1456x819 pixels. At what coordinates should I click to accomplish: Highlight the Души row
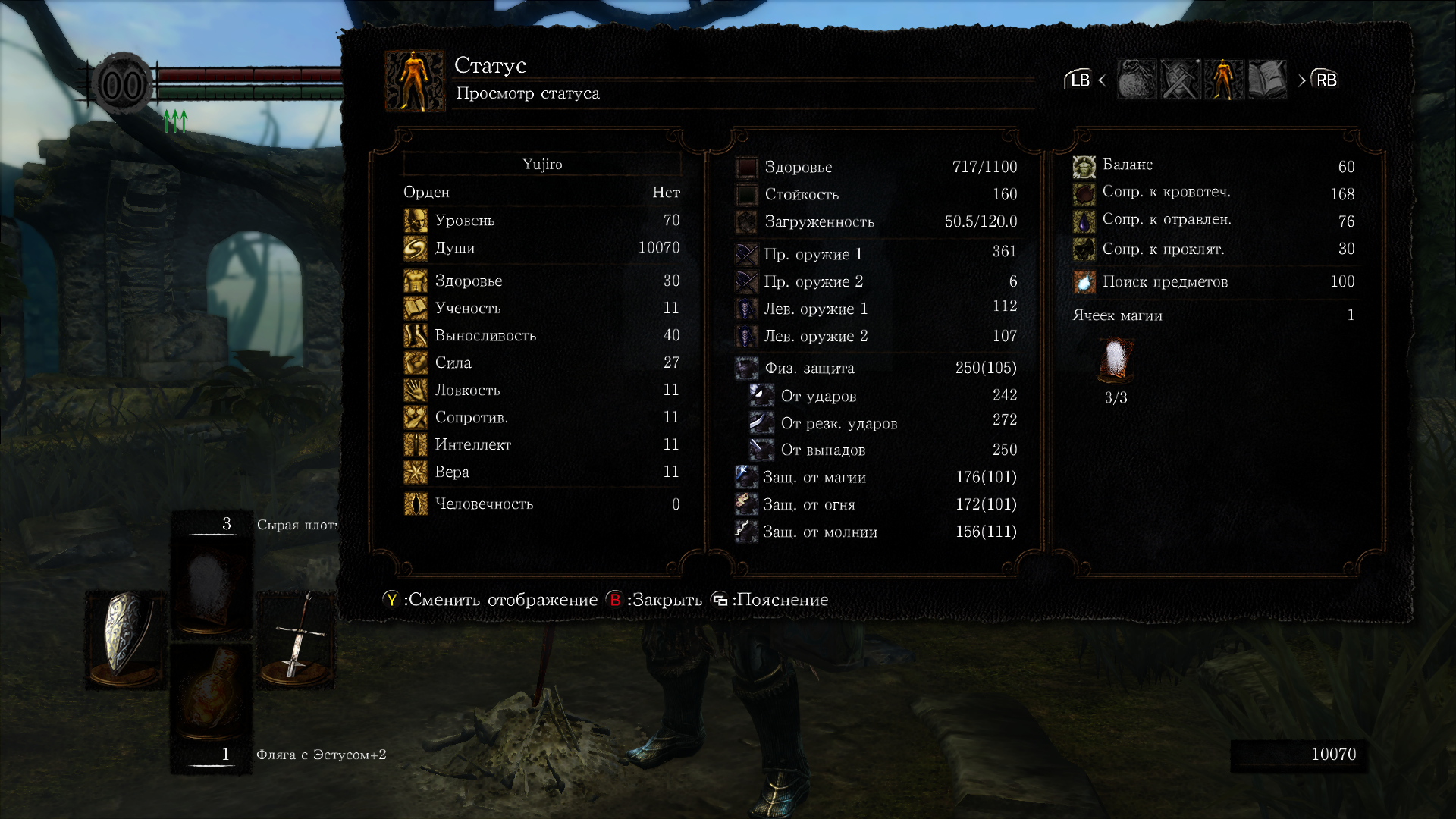(x=541, y=248)
